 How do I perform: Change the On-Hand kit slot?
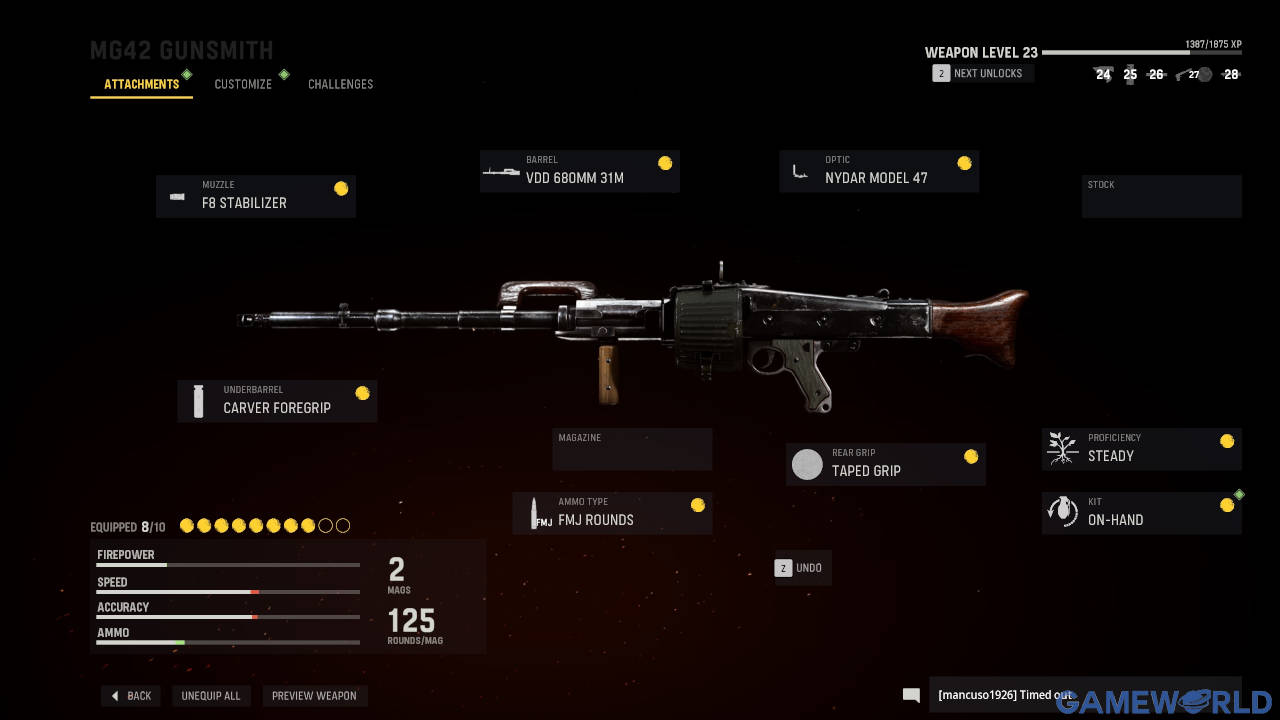pyautogui.click(x=1141, y=513)
